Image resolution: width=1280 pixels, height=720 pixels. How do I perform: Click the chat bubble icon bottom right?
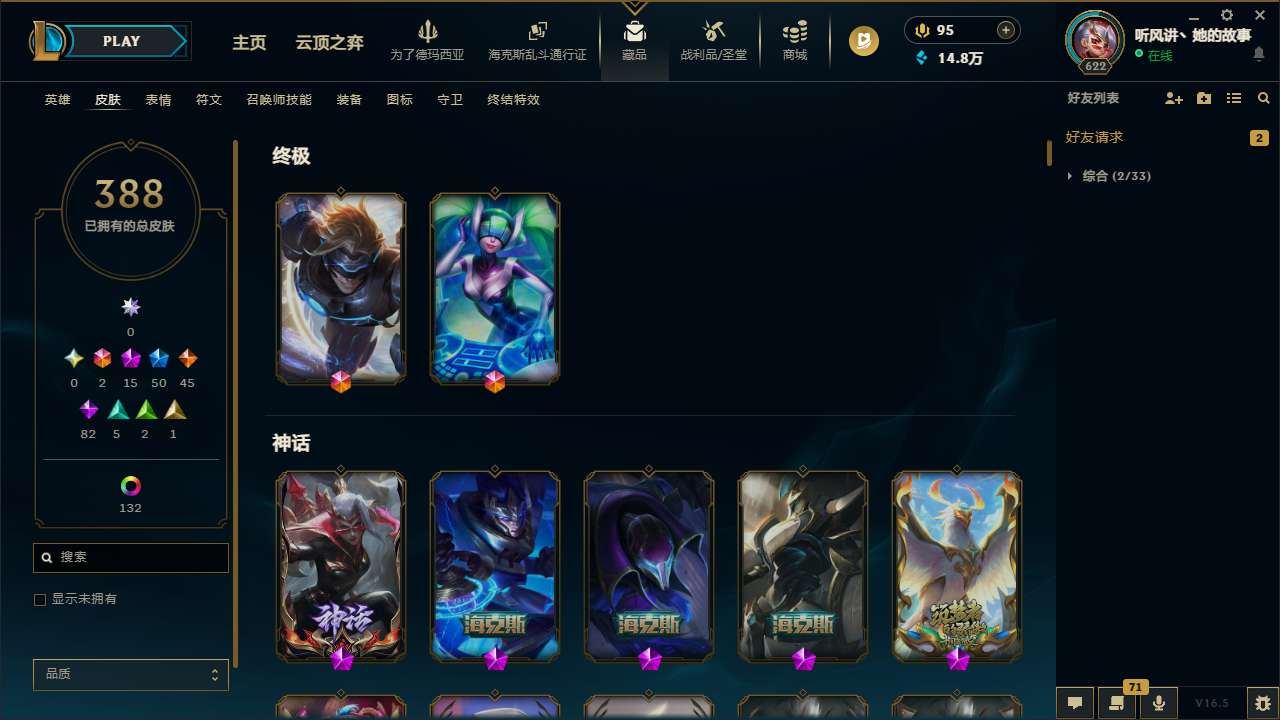(x=1075, y=702)
